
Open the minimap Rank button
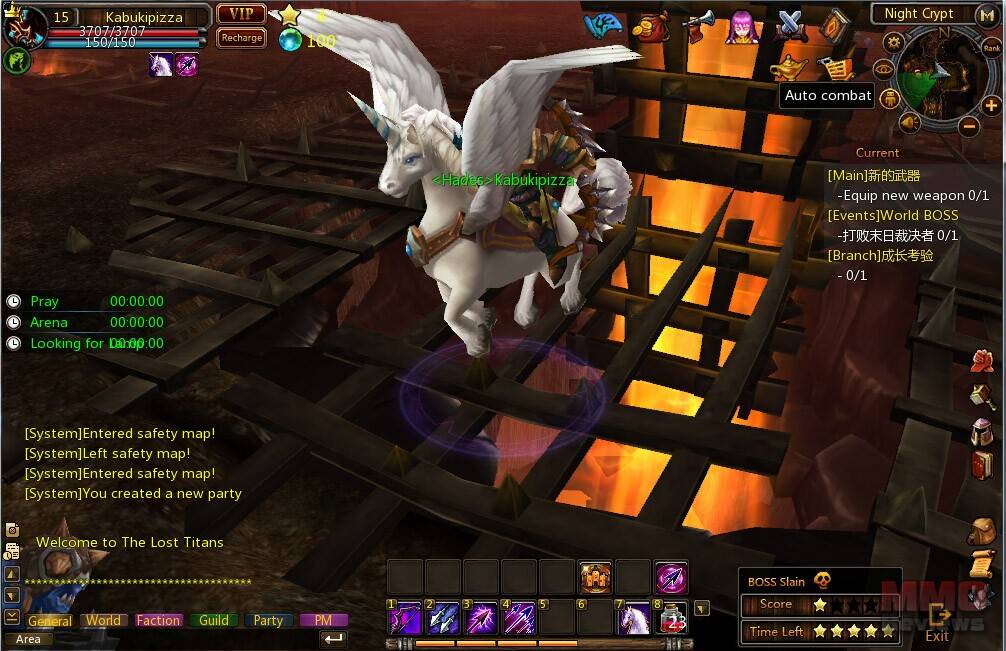991,48
